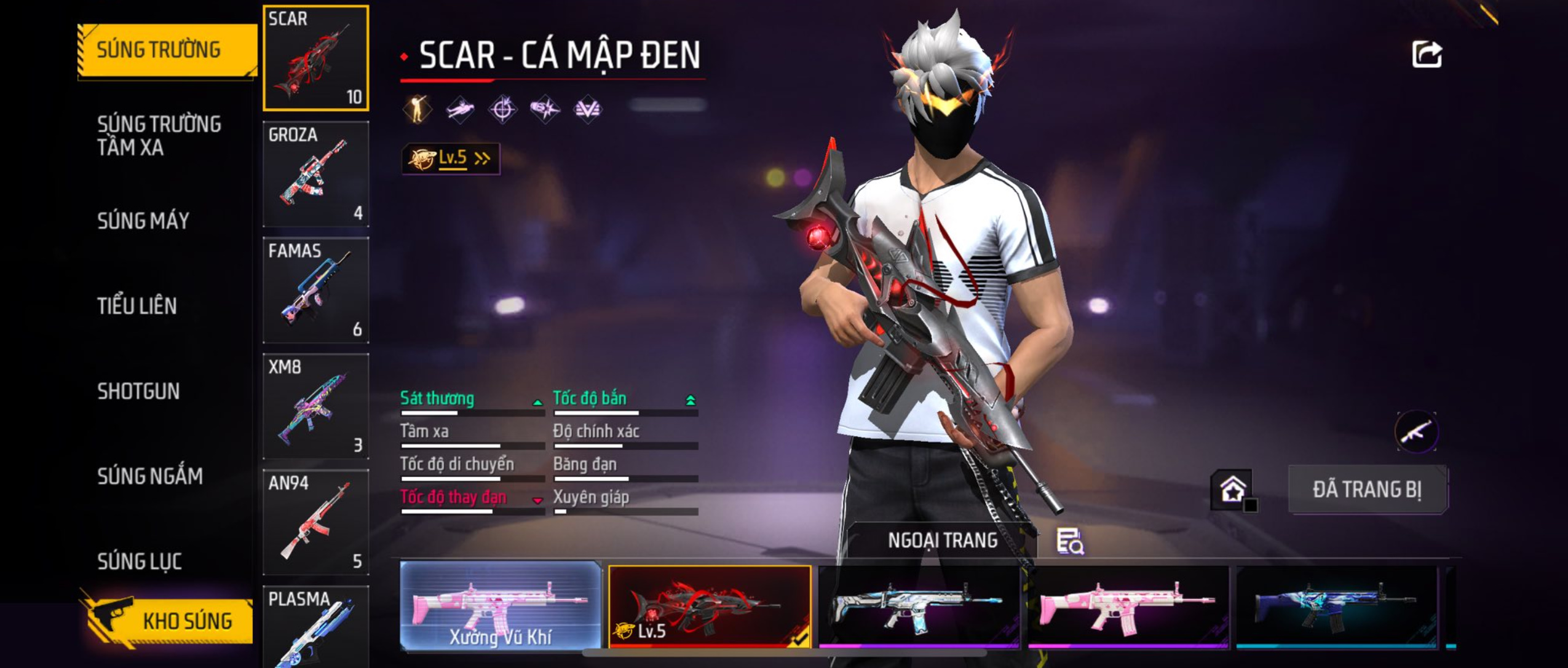Click the Đã Trang Bị equipped button
The image size is (1568, 668).
(1367, 490)
